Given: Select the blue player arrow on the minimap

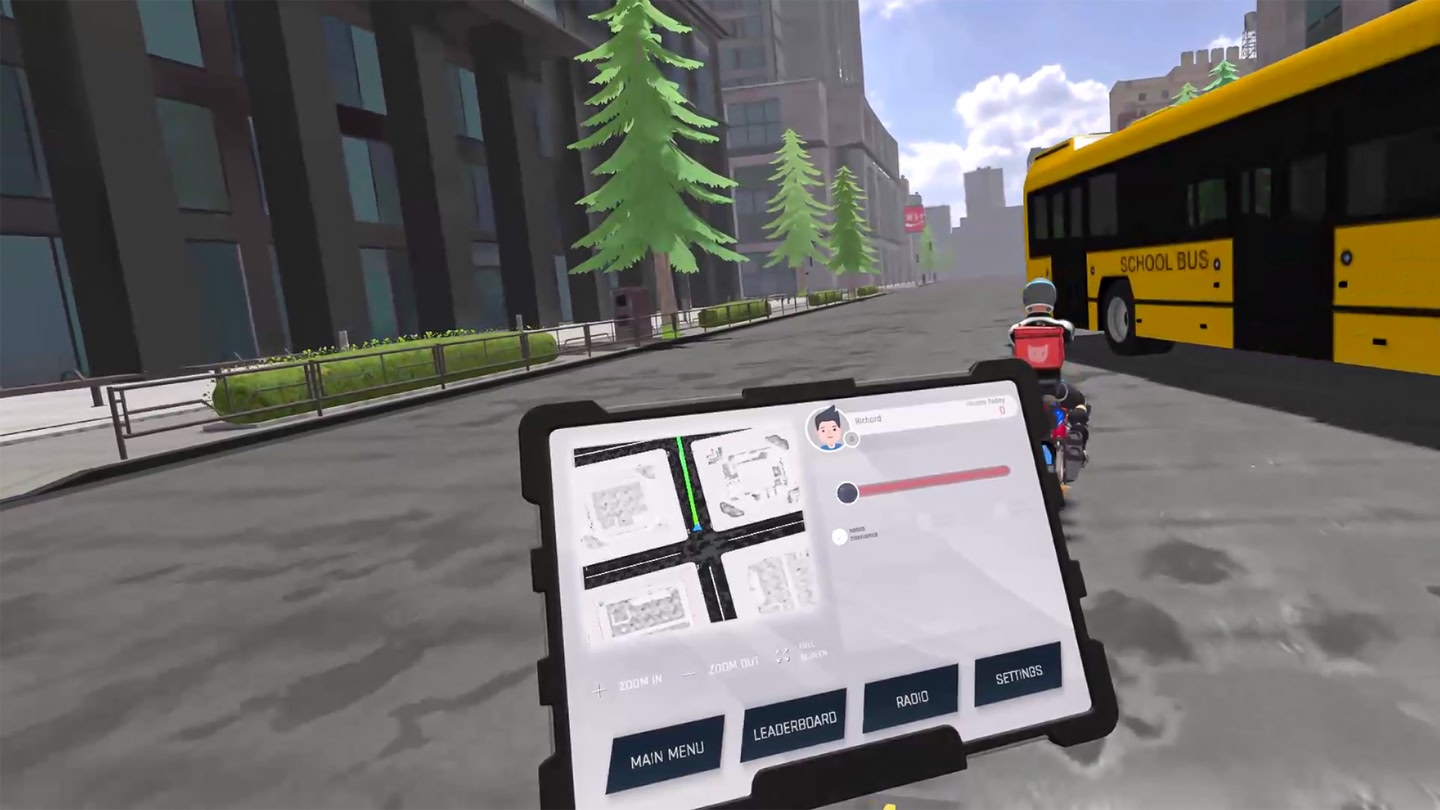Looking at the screenshot, I should coord(697,528).
